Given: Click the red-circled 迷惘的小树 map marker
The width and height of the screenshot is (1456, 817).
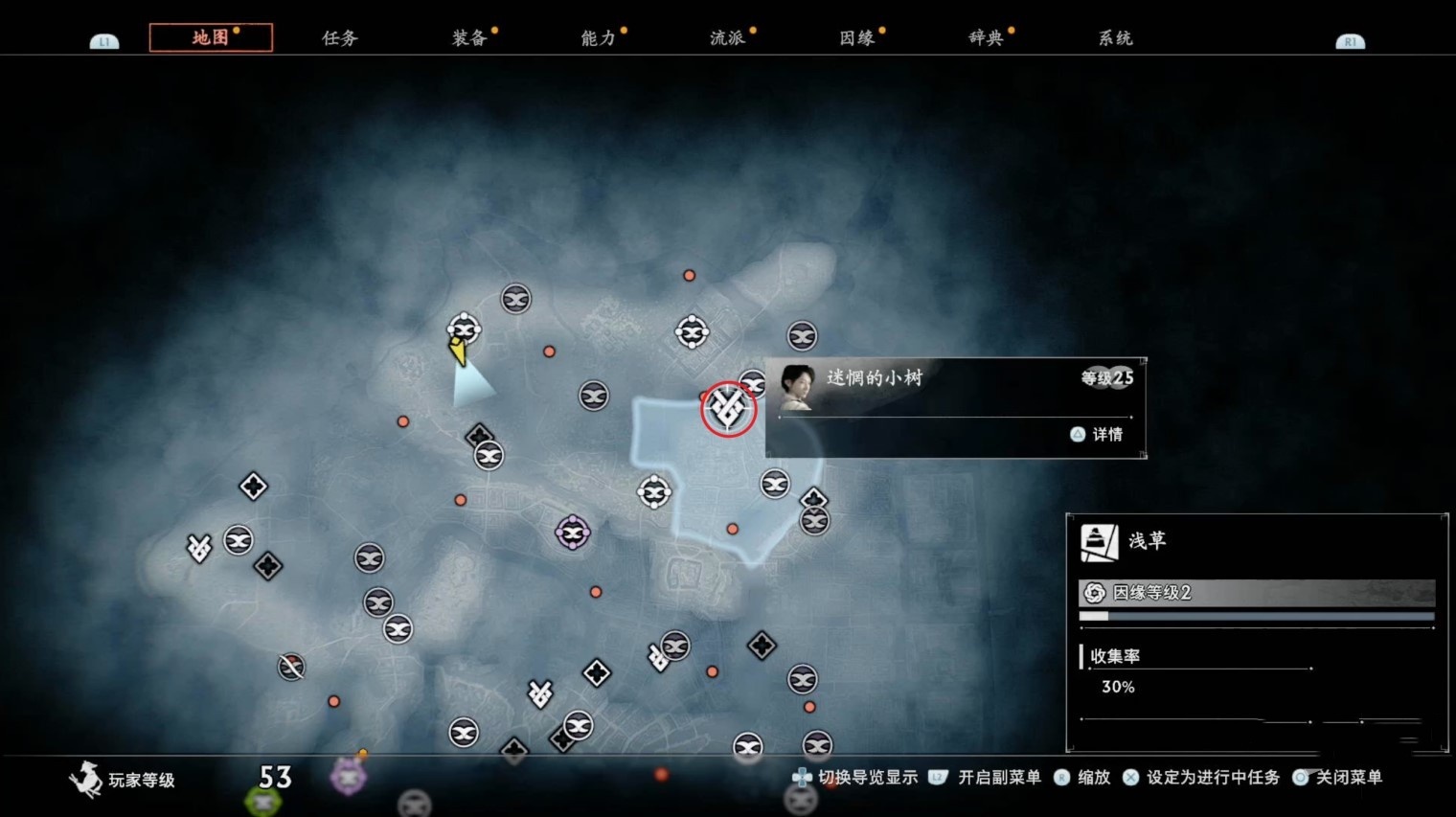Looking at the screenshot, I should pos(728,409).
